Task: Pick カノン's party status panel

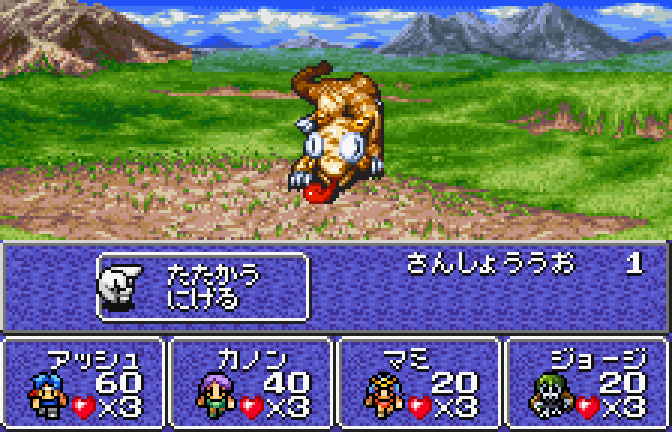Action: pyautogui.click(x=251, y=382)
